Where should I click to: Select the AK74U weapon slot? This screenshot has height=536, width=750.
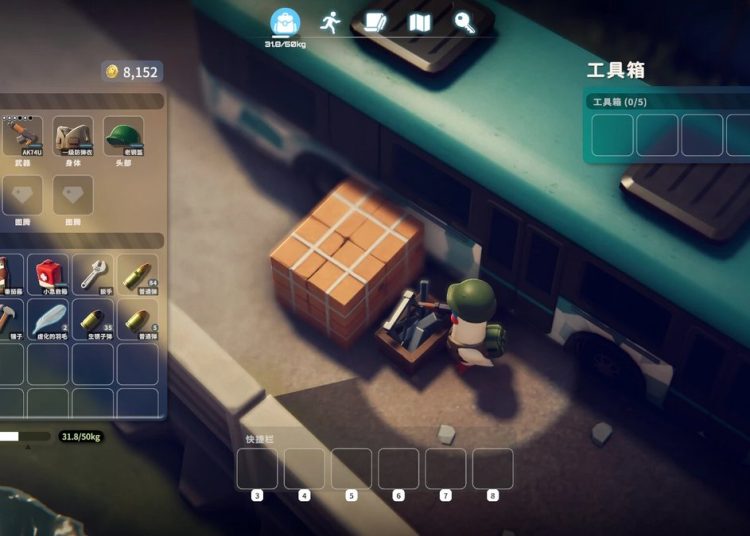[22, 136]
